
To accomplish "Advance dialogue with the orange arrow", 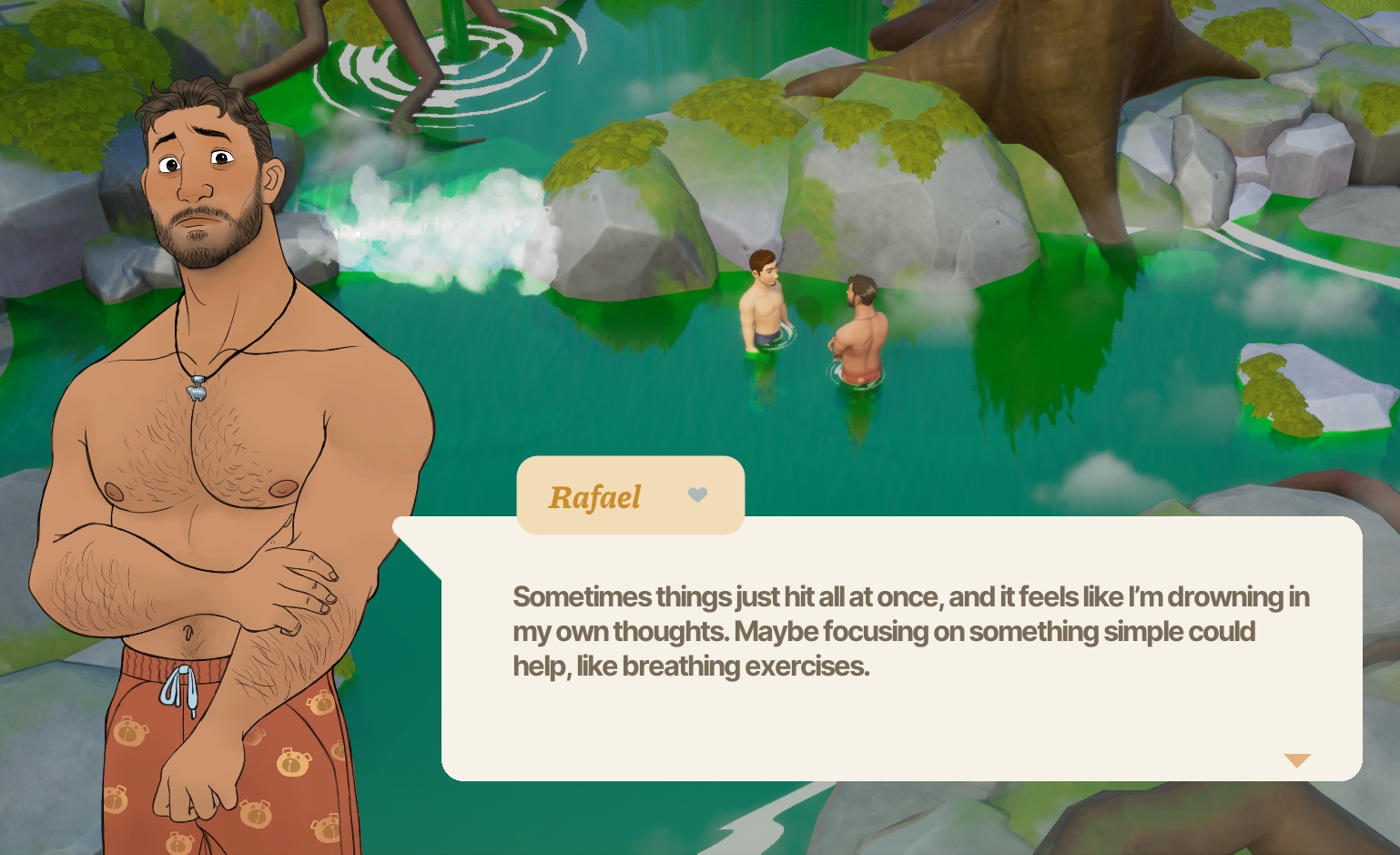I will pyautogui.click(x=1296, y=760).
